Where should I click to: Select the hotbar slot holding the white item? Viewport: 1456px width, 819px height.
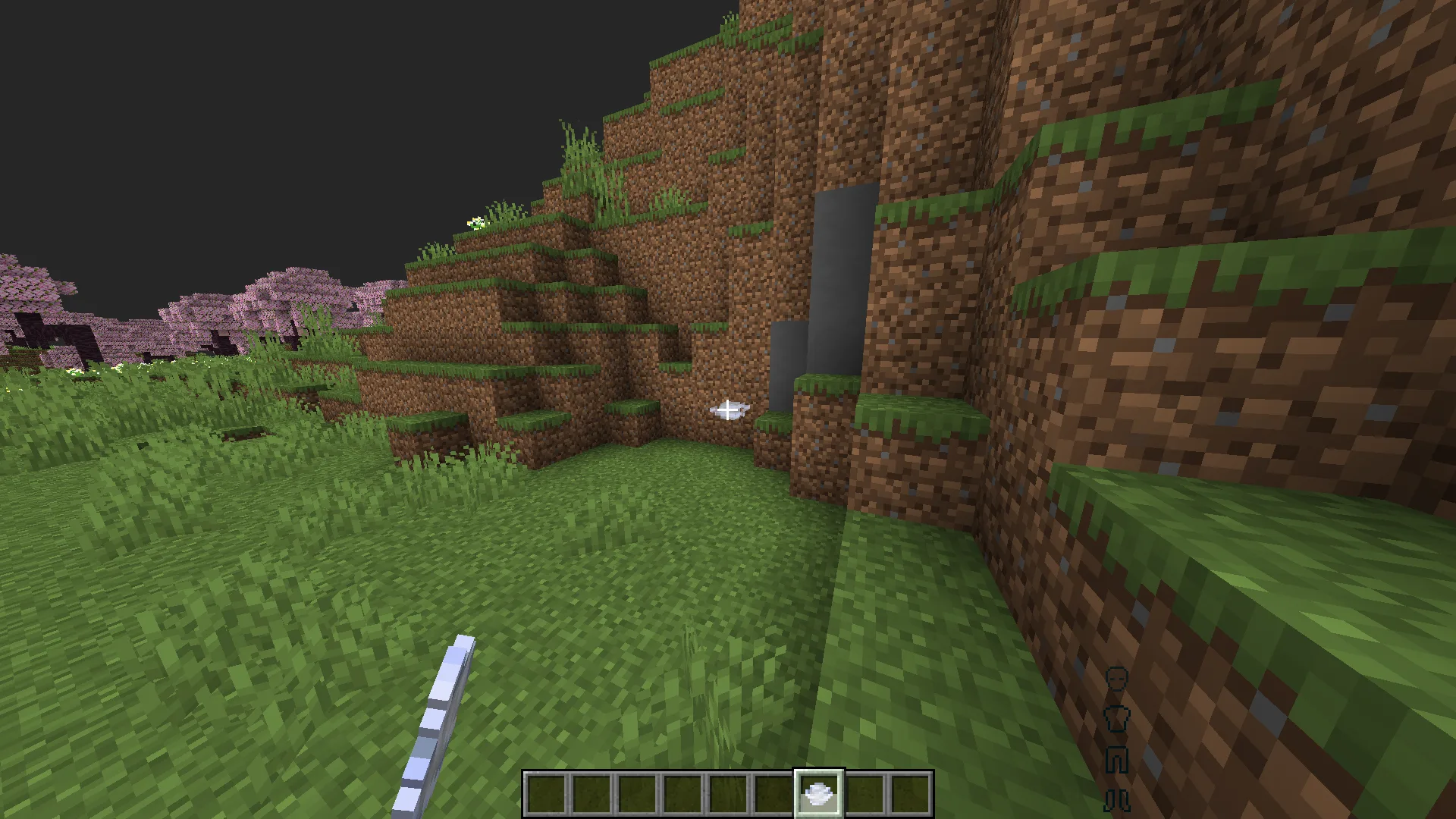tap(818, 794)
